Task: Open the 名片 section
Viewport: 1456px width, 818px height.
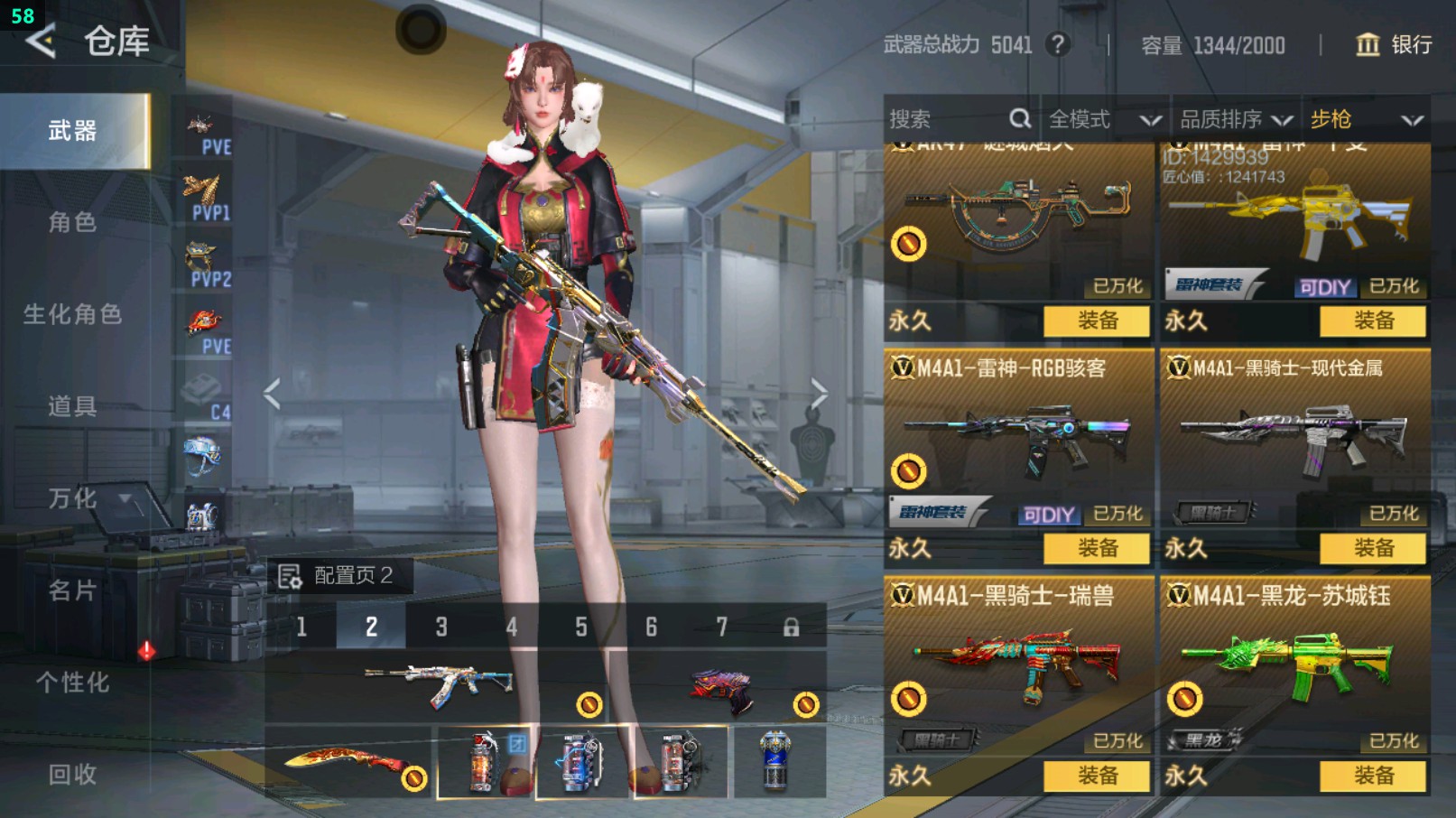Action: [x=73, y=590]
